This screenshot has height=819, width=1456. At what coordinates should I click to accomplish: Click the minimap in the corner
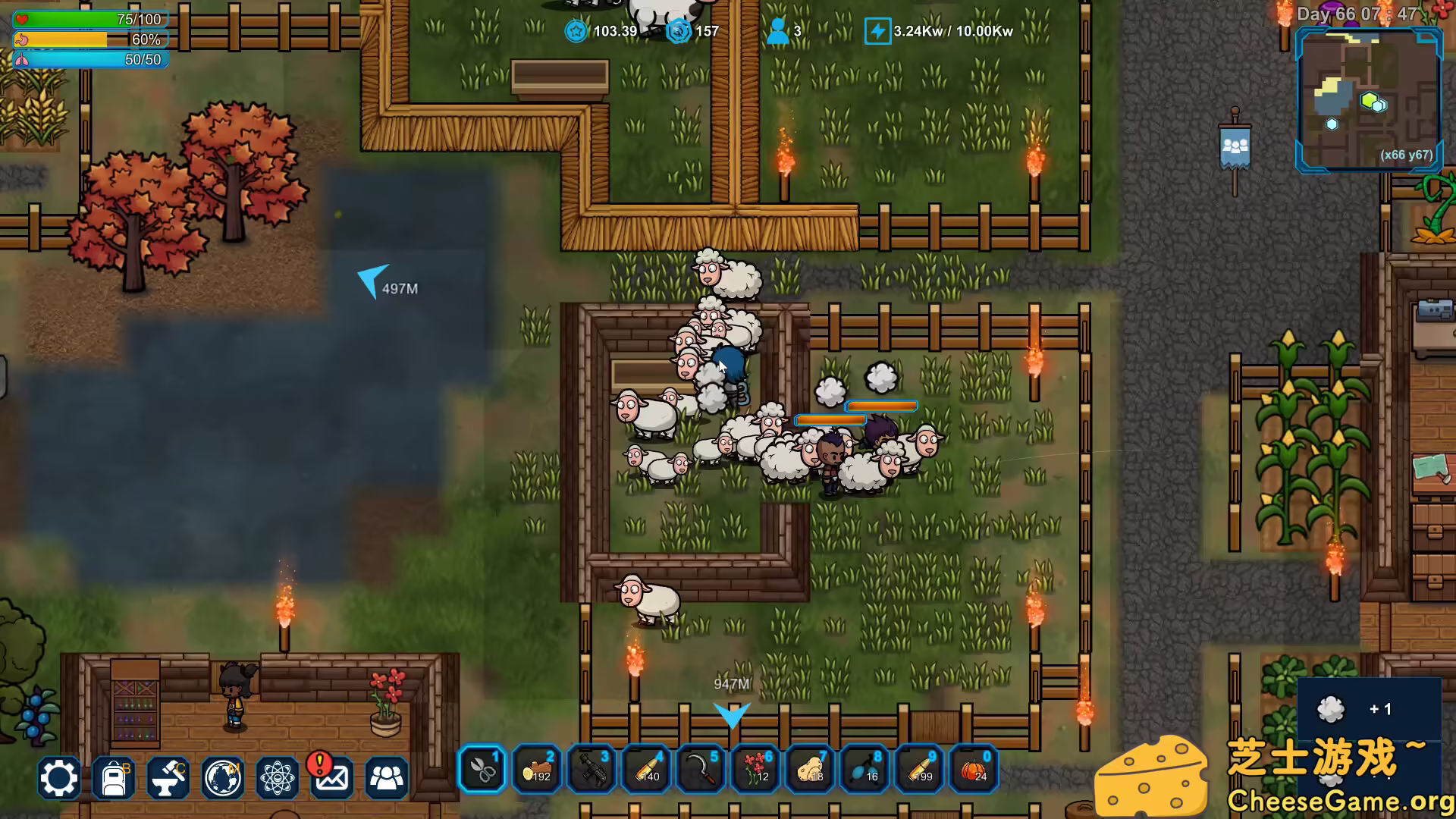coord(1368,100)
